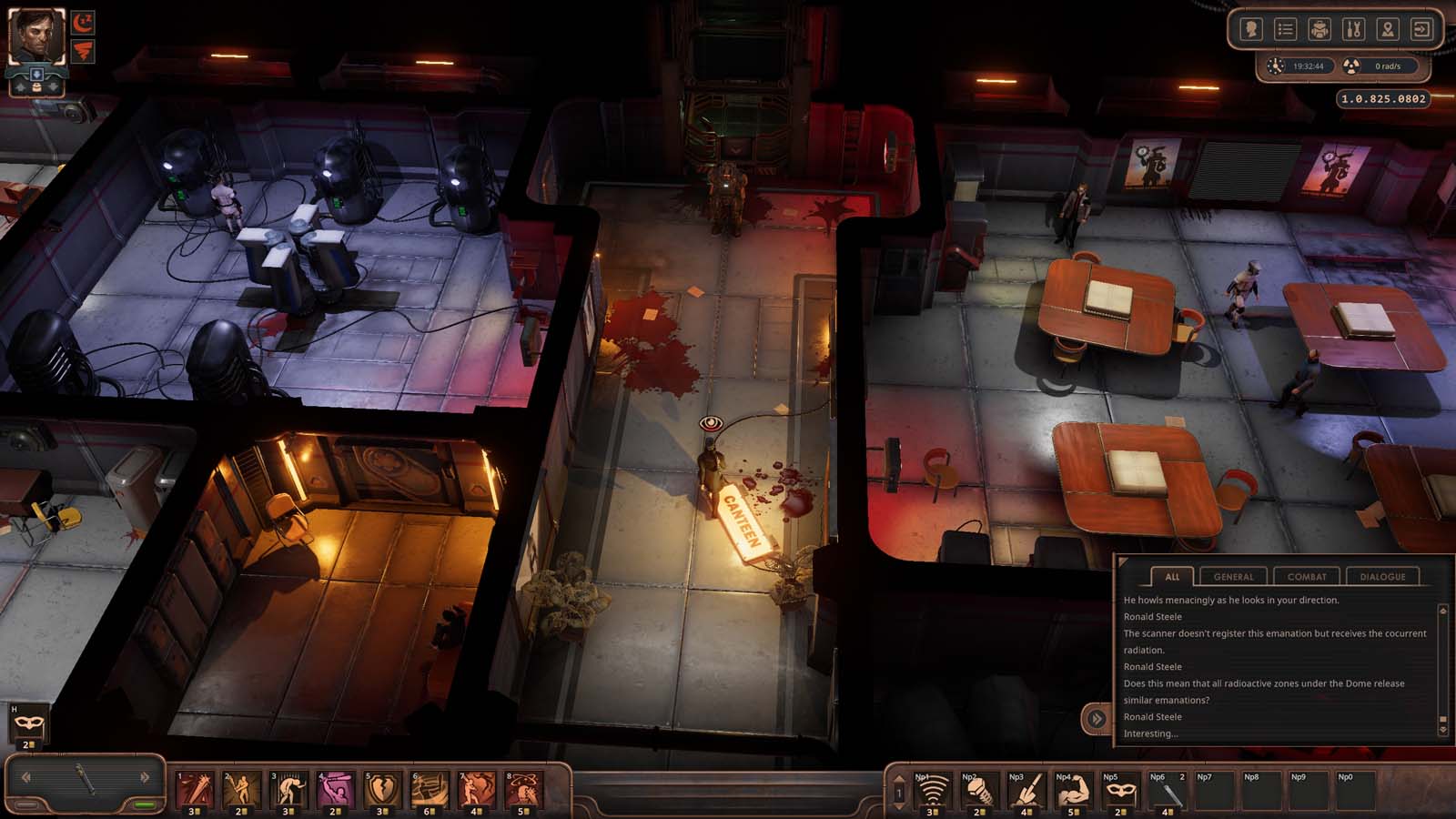Viewport: 1456px width, 819px height.
Task: Open the character sheet portrait icon
Action: point(1251,30)
